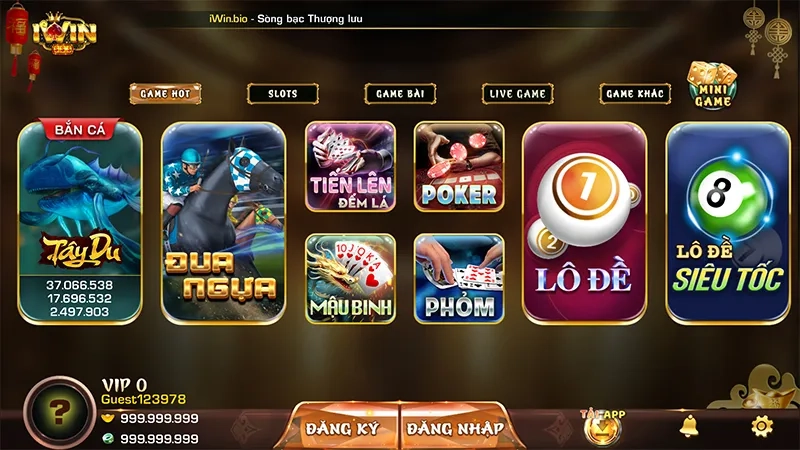Click the Đăng Nhập login button
The height and width of the screenshot is (450, 800).
(455, 428)
